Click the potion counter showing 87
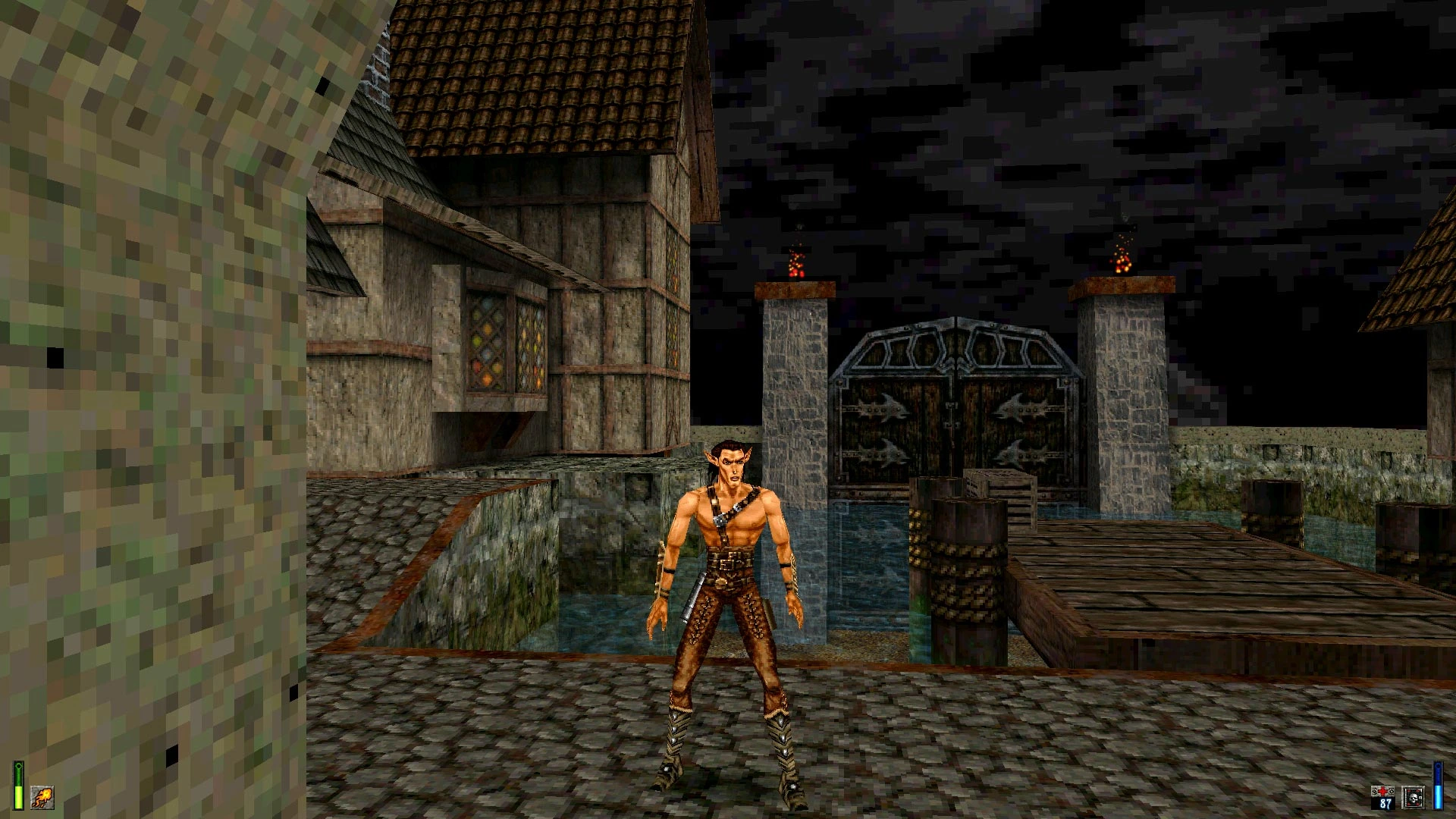1456x819 pixels. coord(1385,803)
